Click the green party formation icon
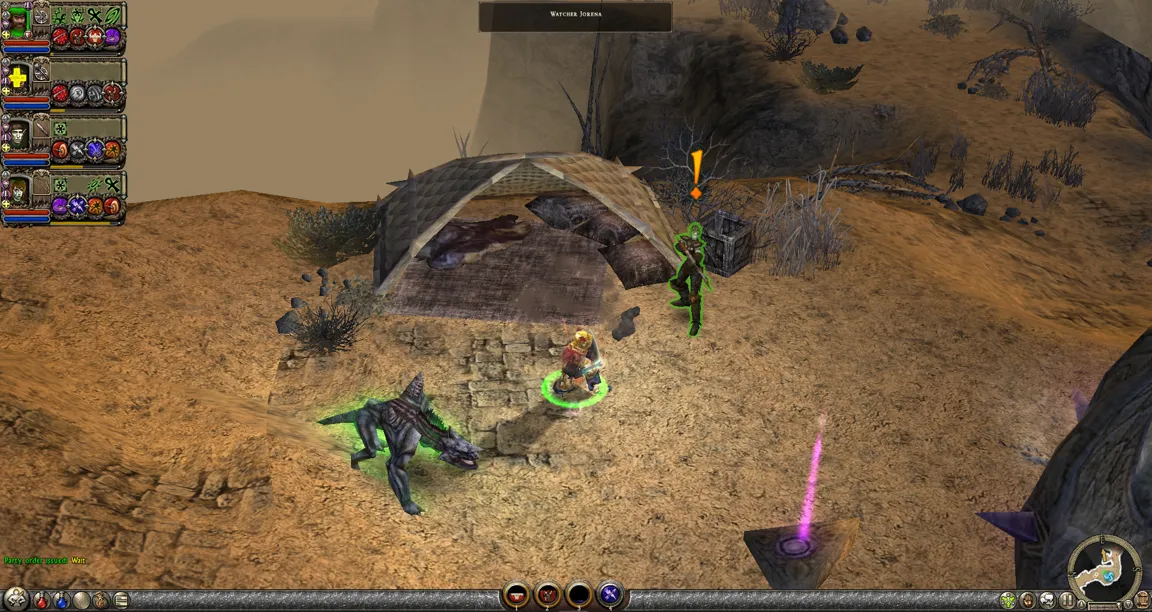1152x612 pixels. pyautogui.click(x=1008, y=601)
